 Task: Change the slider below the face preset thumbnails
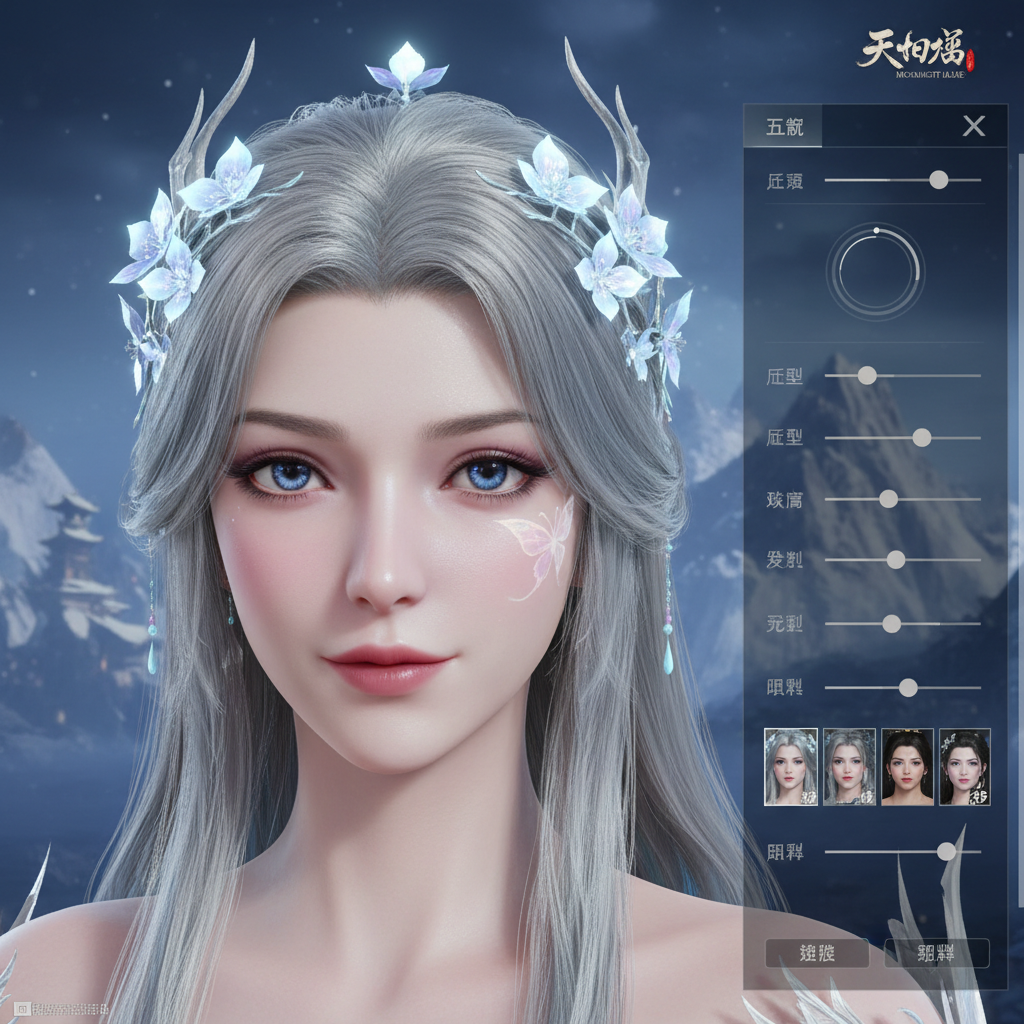pos(945,852)
